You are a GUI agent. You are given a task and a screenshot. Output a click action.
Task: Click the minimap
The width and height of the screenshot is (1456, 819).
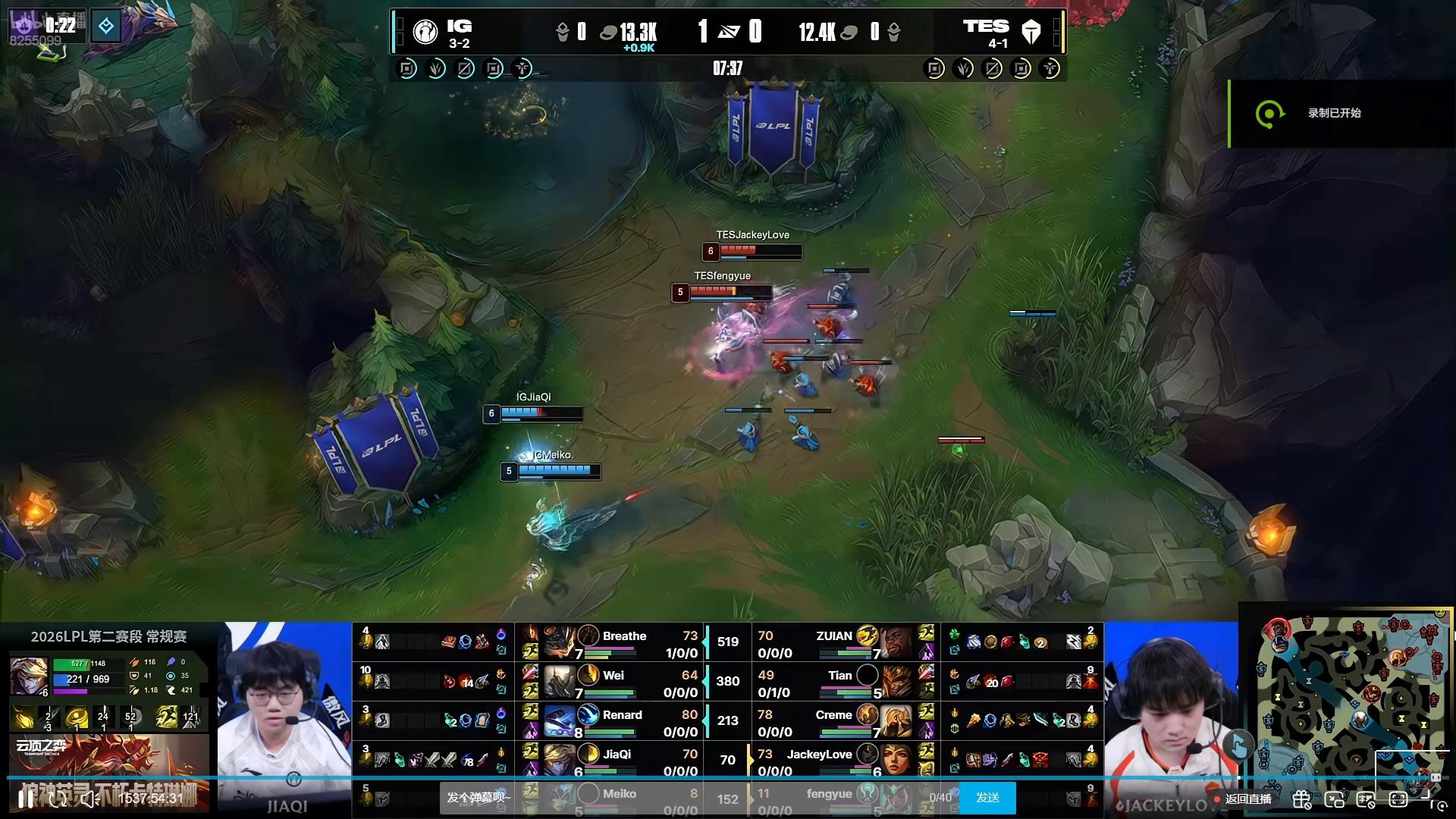1350,698
